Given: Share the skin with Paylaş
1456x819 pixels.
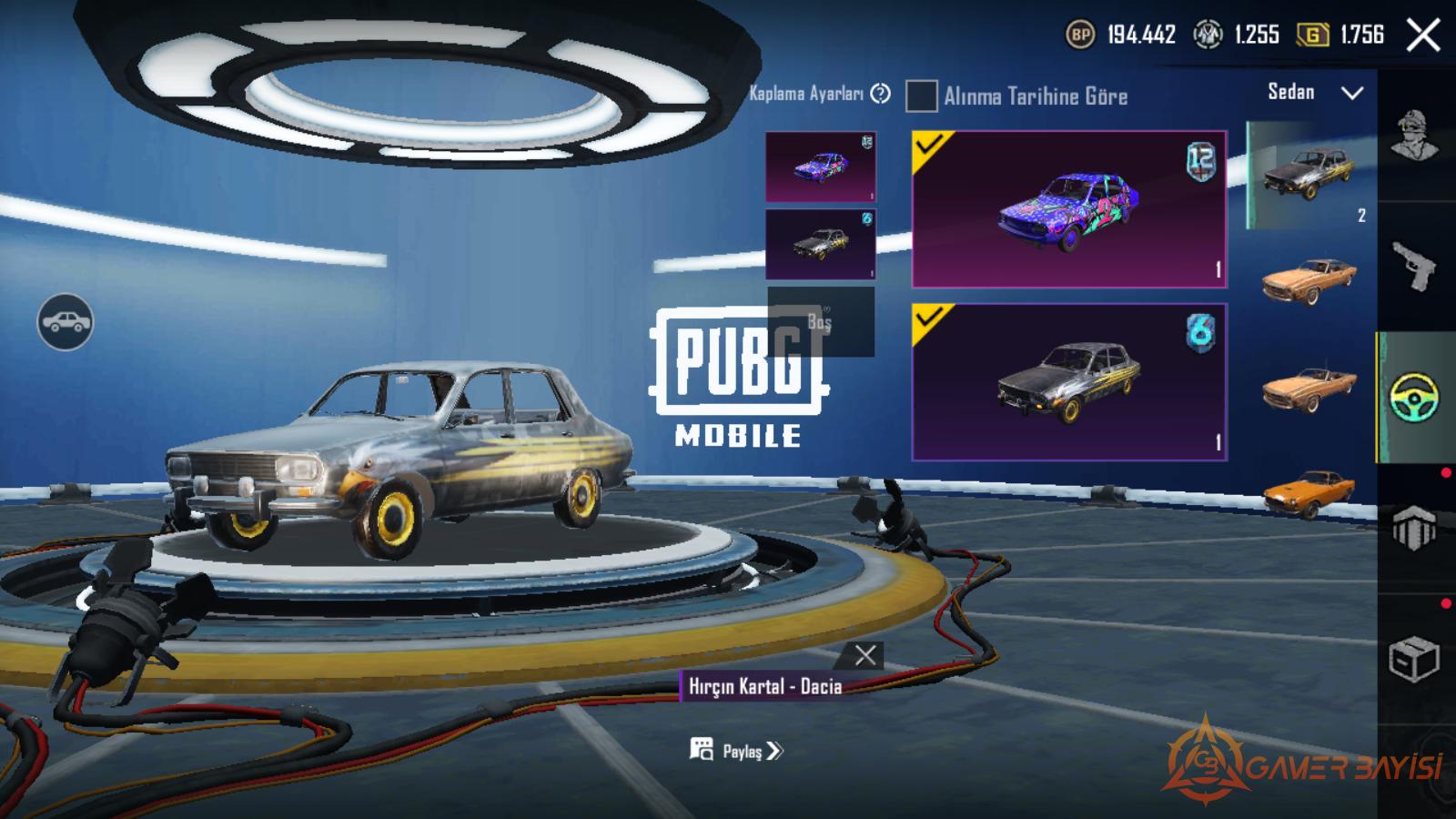Looking at the screenshot, I should [x=737, y=751].
